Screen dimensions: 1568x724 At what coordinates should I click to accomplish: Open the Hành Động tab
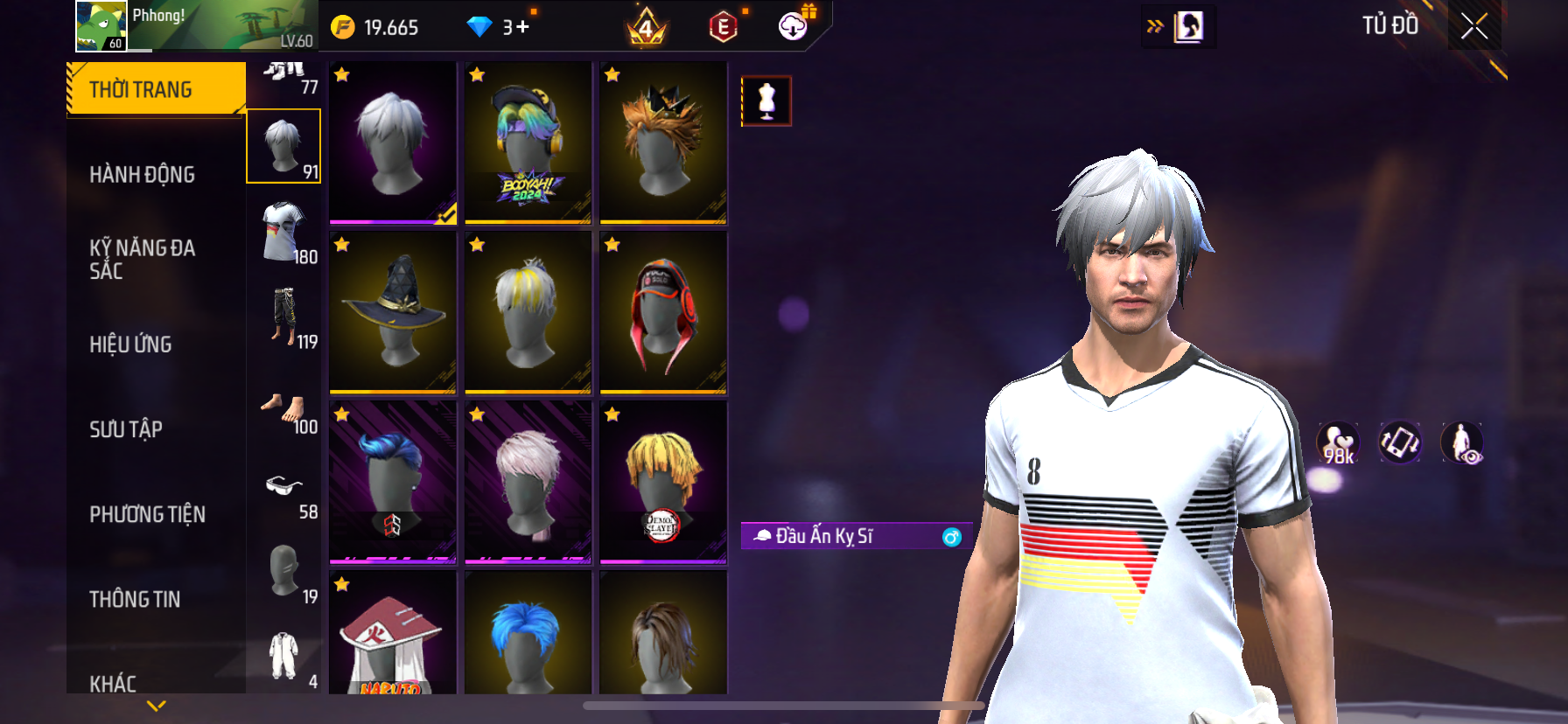[x=142, y=175]
